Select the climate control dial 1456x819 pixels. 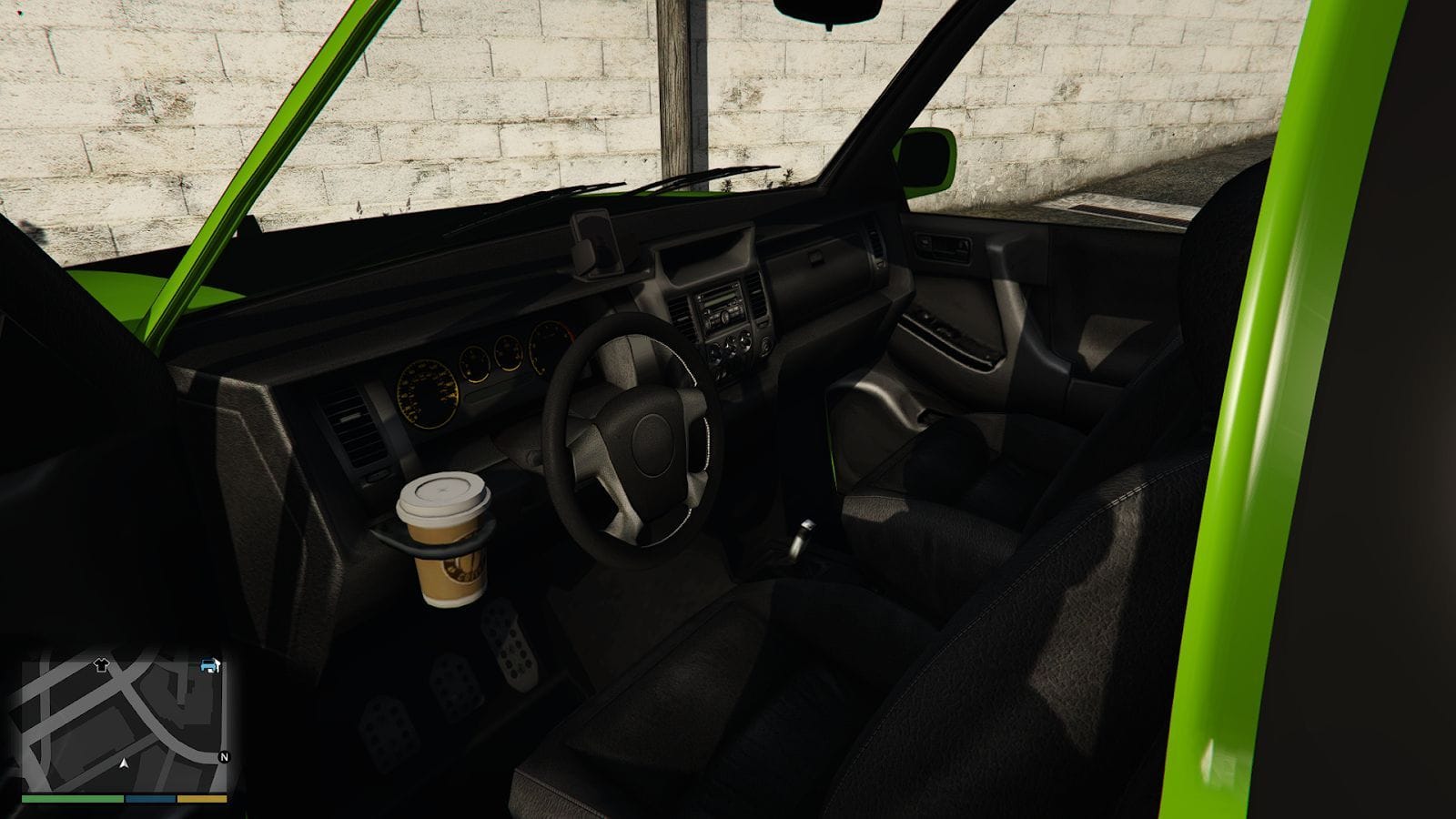744,340
